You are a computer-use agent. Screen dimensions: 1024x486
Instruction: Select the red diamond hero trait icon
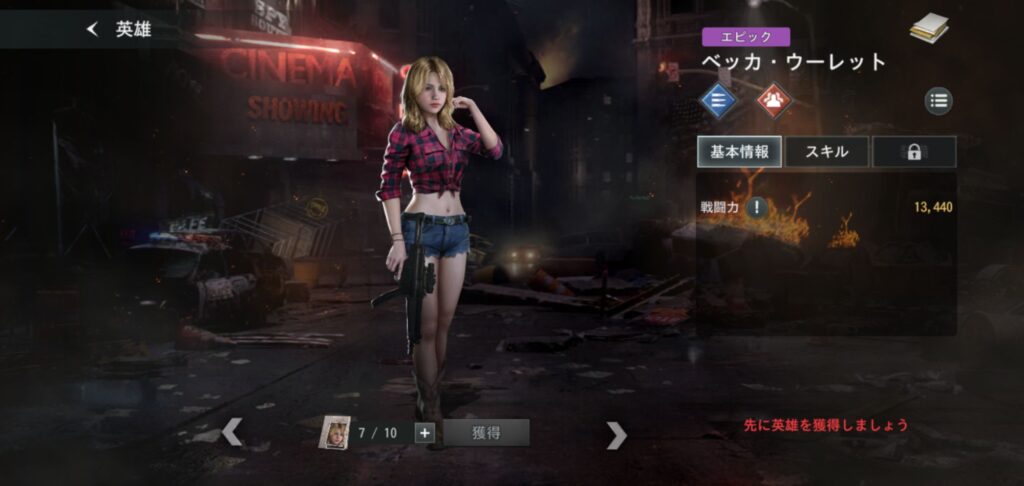(772, 100)
